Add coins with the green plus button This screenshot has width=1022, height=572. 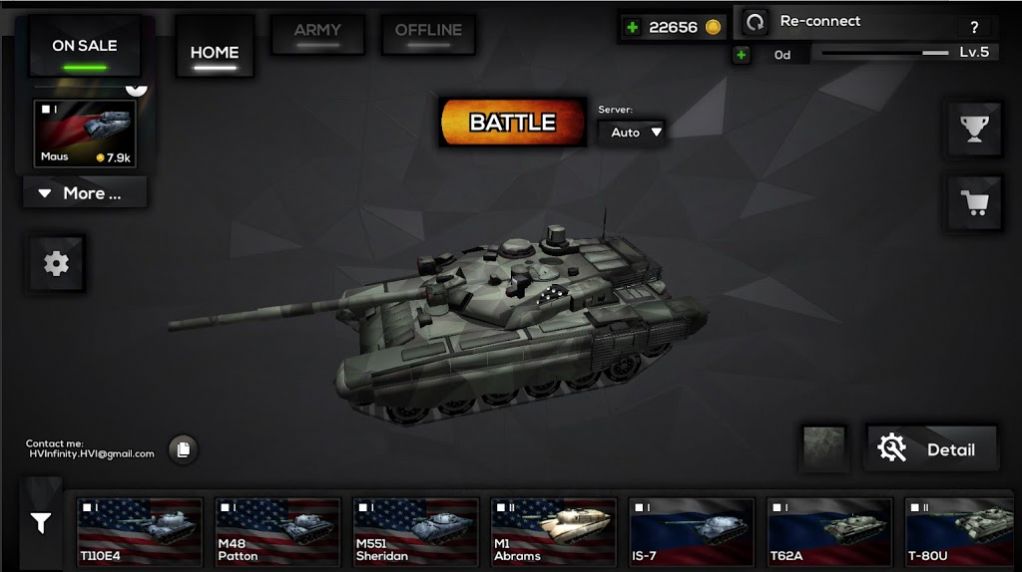[x=632, y=28]
